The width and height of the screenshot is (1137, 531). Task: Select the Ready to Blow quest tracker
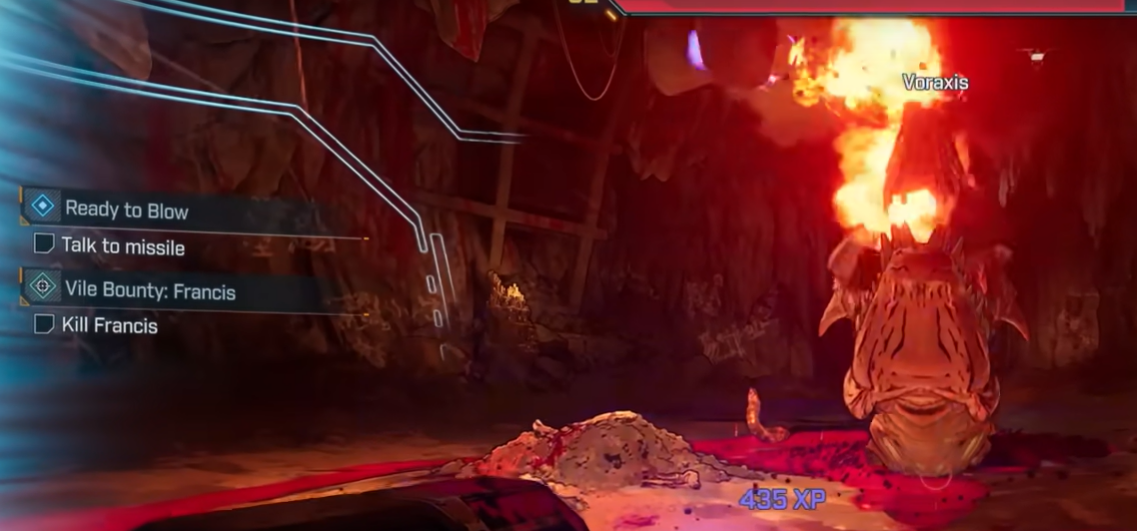pyautogui.click(x=127, y=210)
